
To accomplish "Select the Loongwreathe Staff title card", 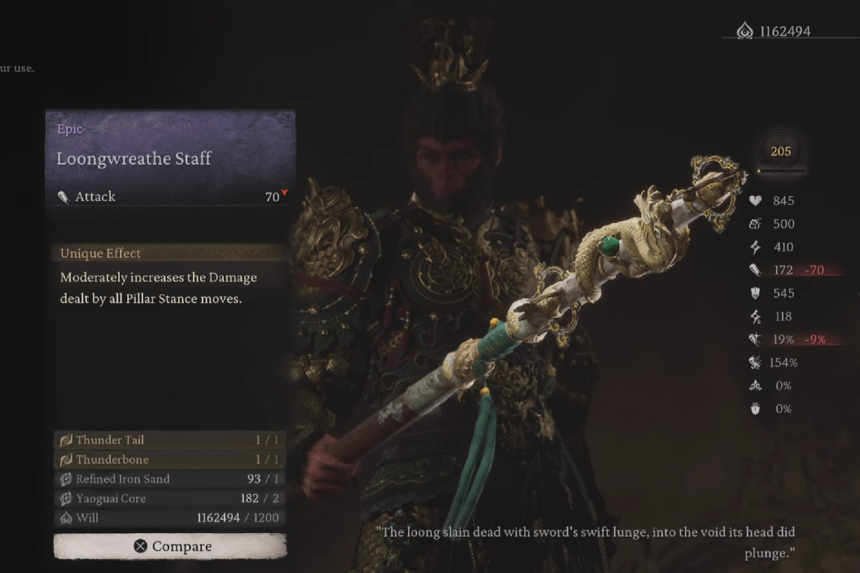I will [x=170, y=158].
